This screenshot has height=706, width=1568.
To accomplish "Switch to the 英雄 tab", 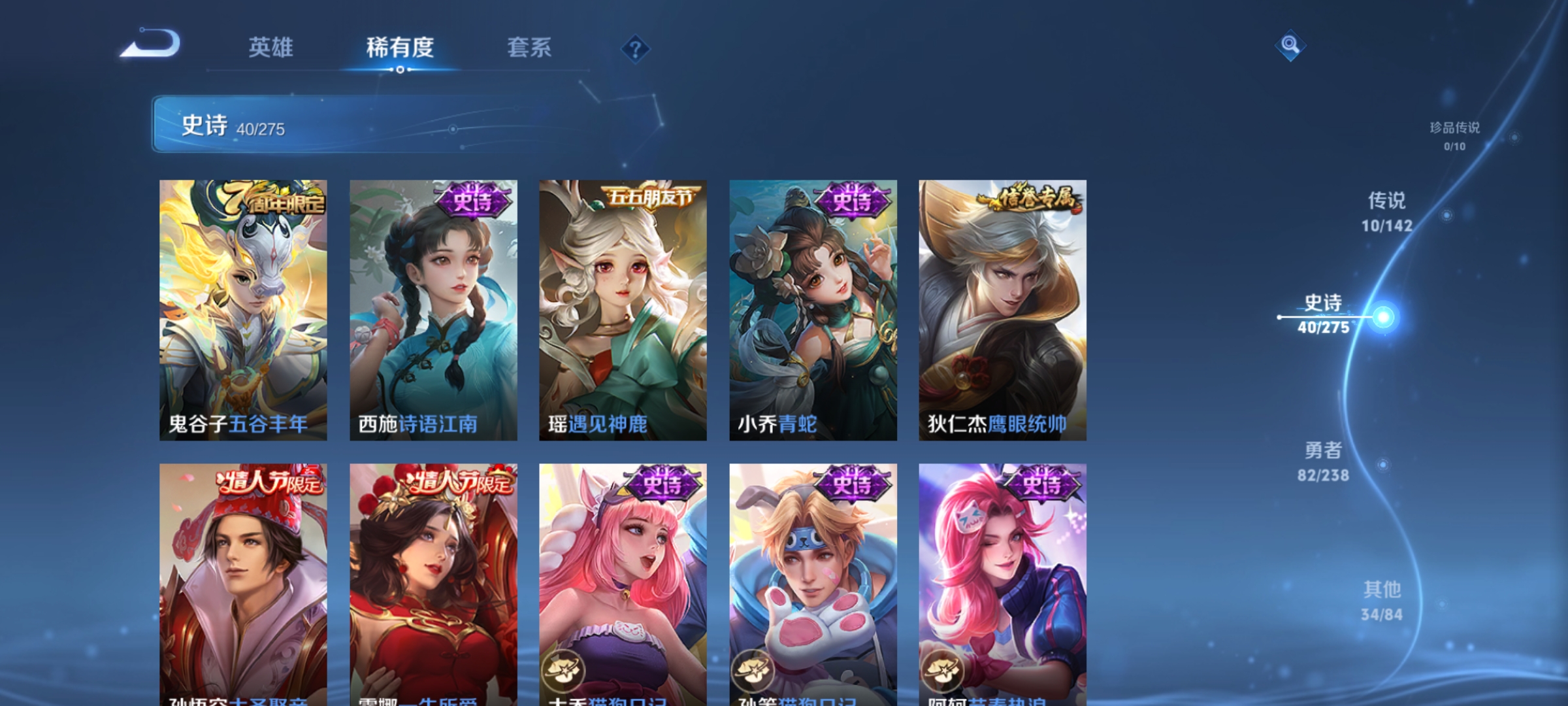I will [272, 46].
